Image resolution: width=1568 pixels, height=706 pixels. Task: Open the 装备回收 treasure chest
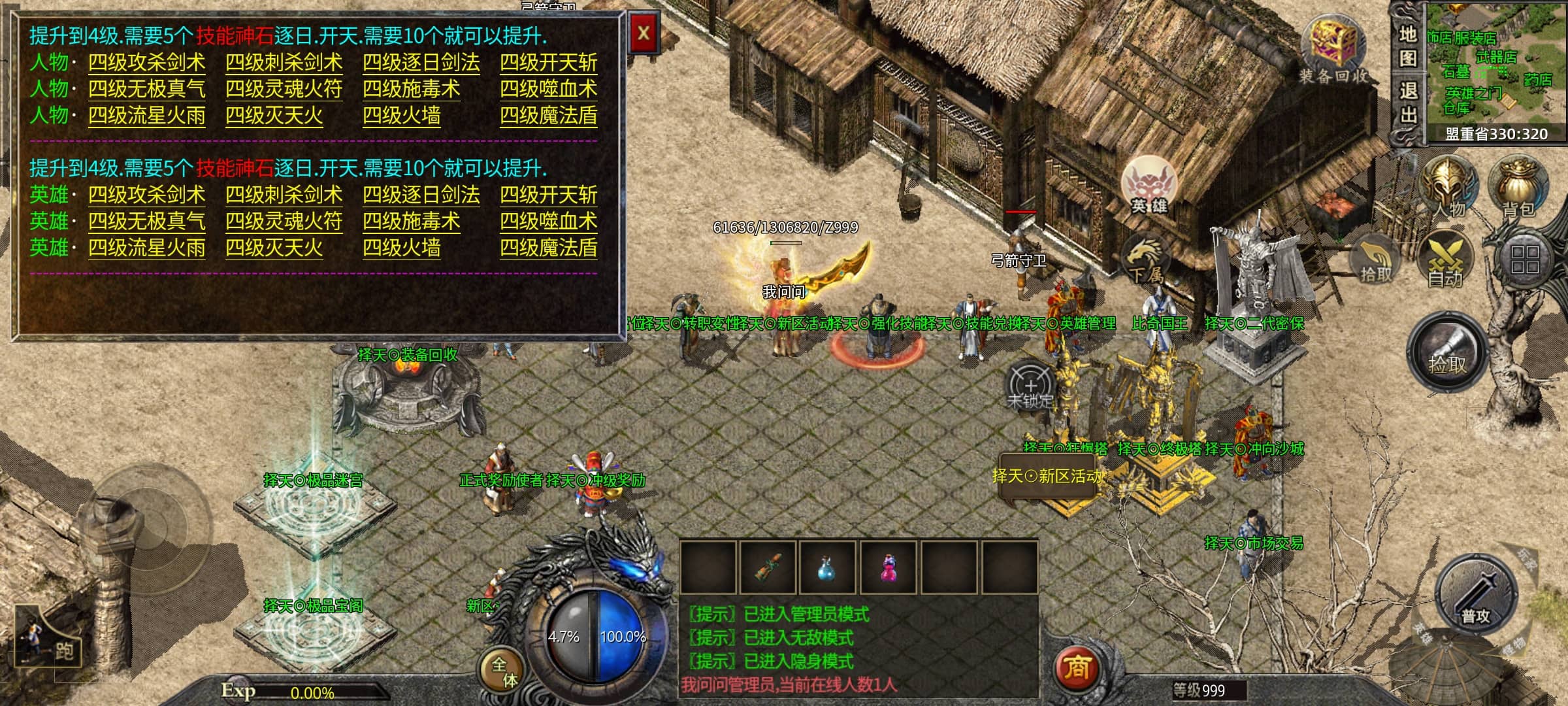(1333, 49)
